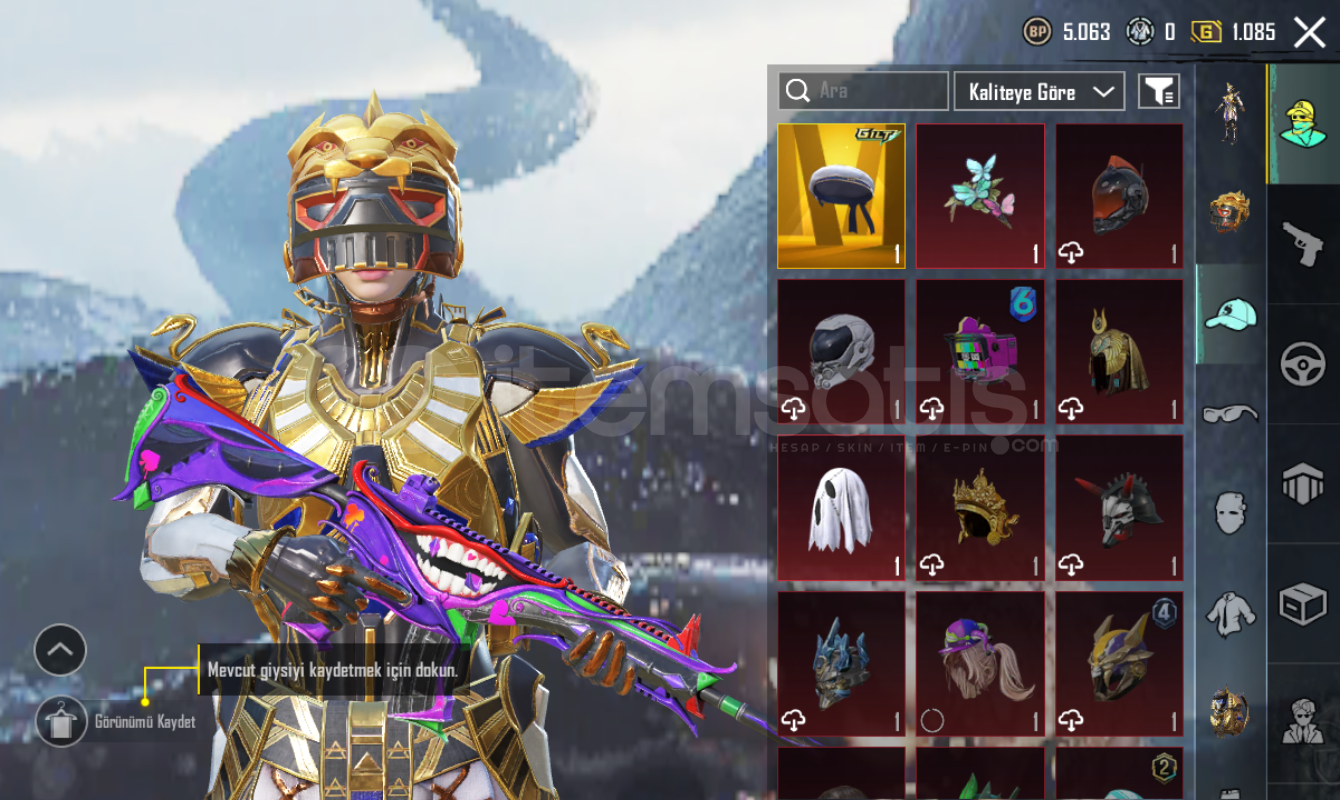
Task: Select the white beanie headgear item
Action: (841, 196)
